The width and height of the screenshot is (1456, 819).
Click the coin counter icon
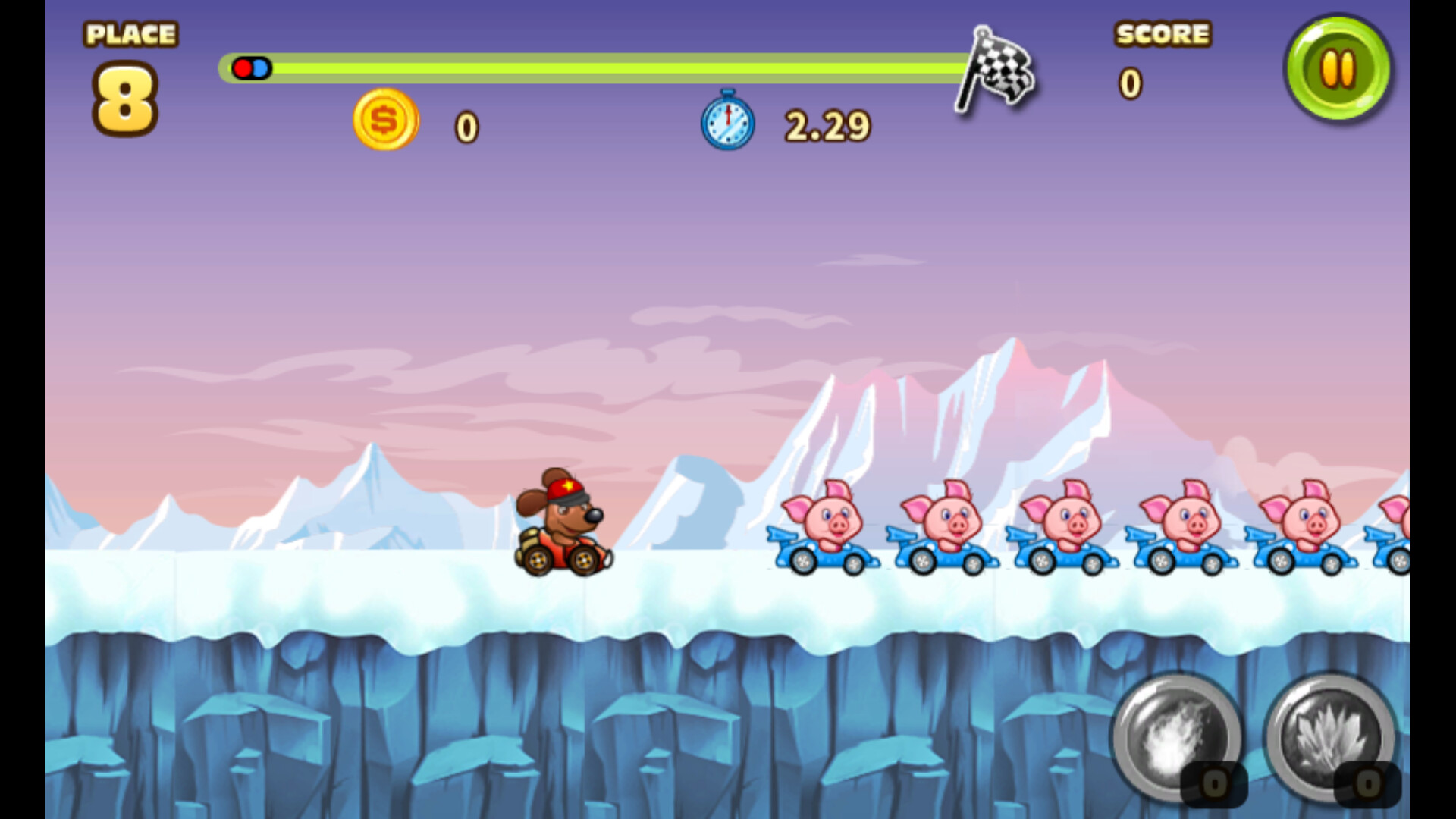(x=385, y=121)
